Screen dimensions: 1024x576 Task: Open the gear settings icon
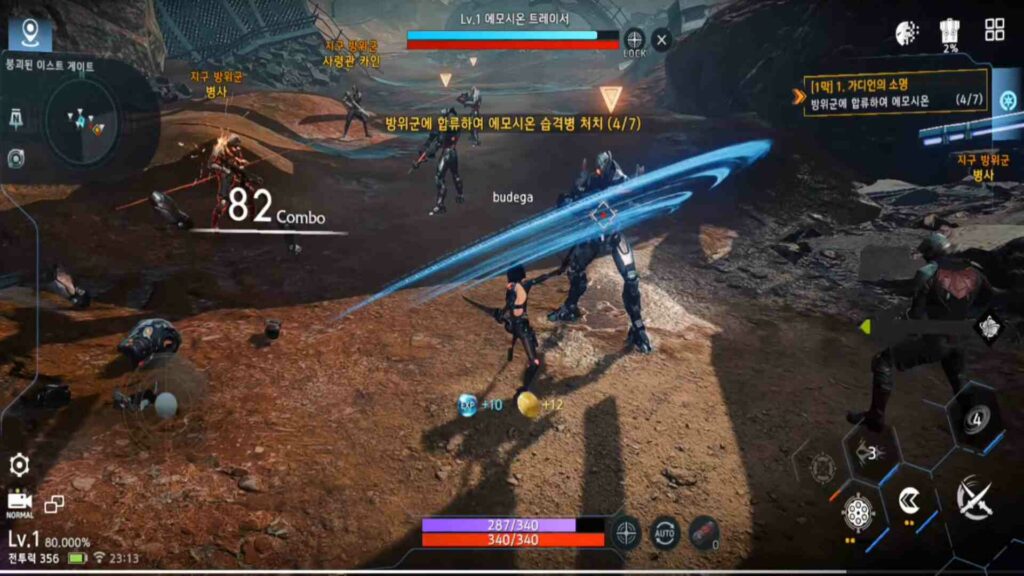(19, 464)
